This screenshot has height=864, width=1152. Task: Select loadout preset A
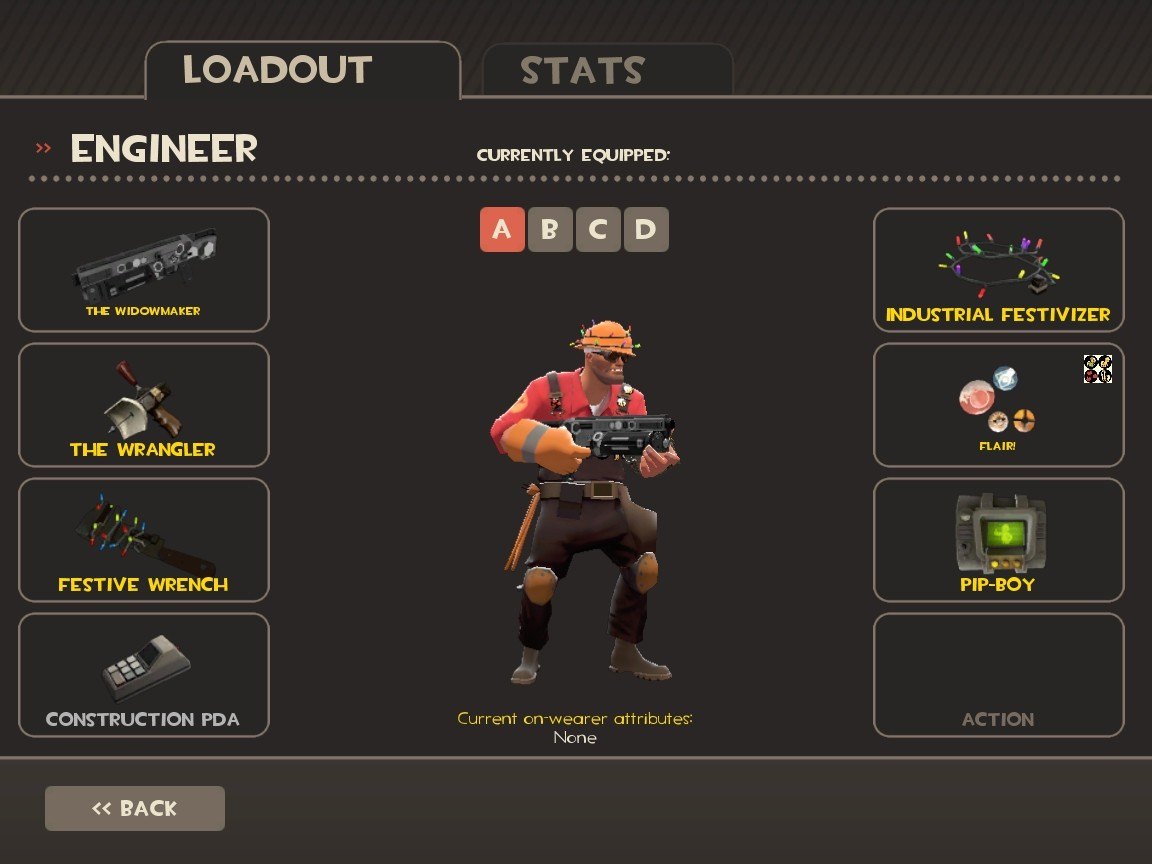tap(502, 230)
